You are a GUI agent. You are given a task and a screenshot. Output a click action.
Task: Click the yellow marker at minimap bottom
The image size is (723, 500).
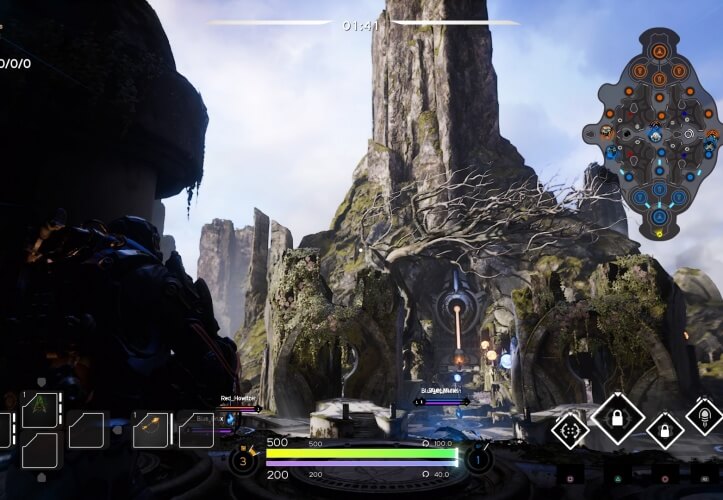658,233
